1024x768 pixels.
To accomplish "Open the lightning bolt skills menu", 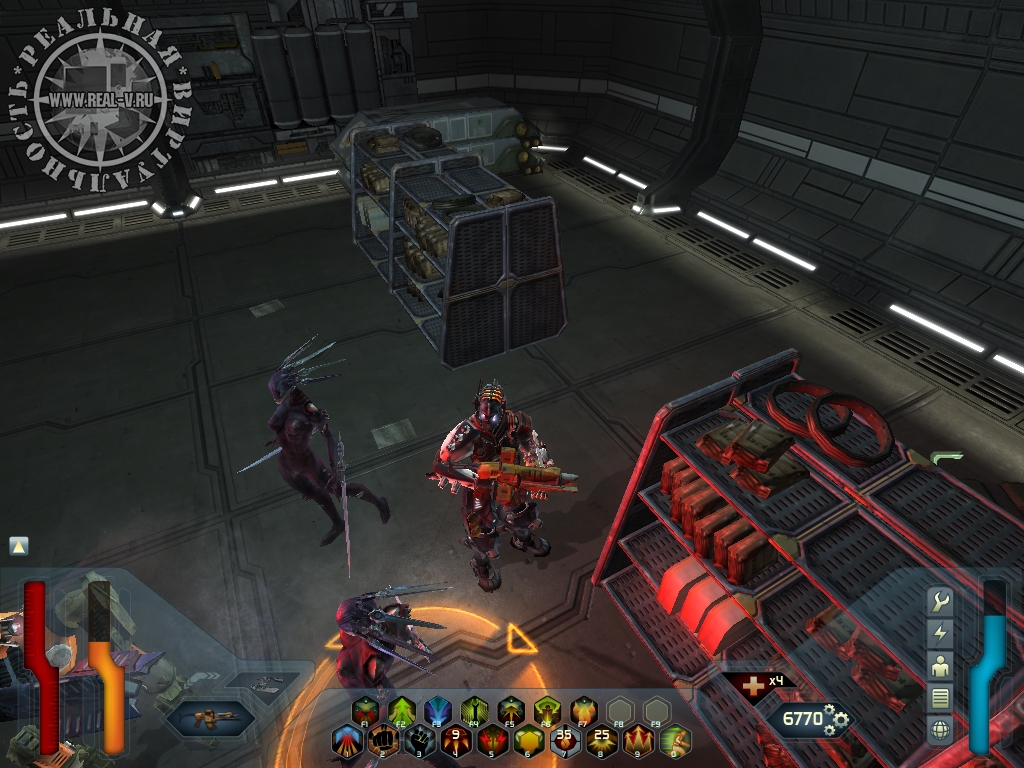I will pyautogui.click(x=939, y=634).
